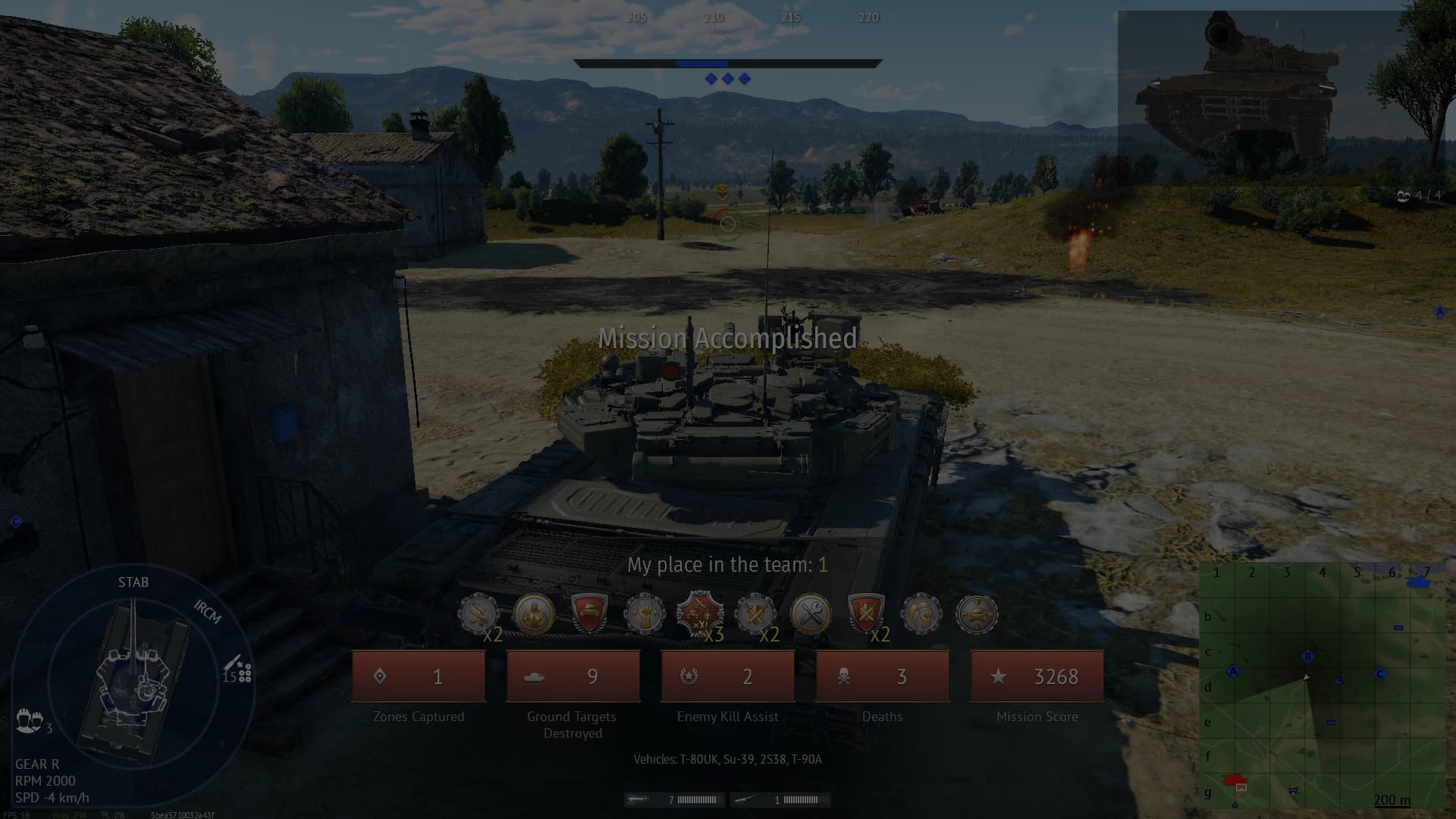Select the Zones Captured stat panel
This screenshot has height=819, width=1456.
419,676
